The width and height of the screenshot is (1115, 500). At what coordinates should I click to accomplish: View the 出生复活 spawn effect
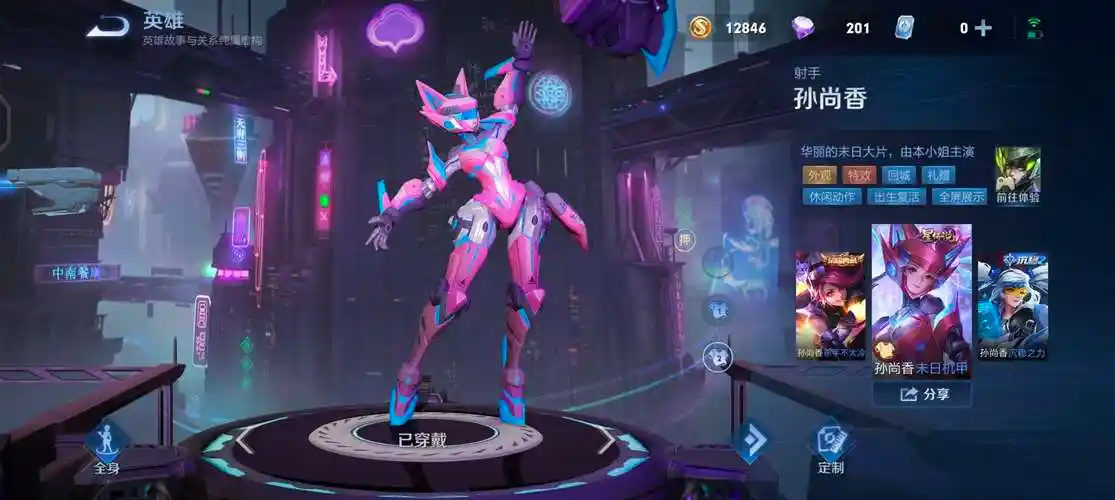[x=896, y=196]
